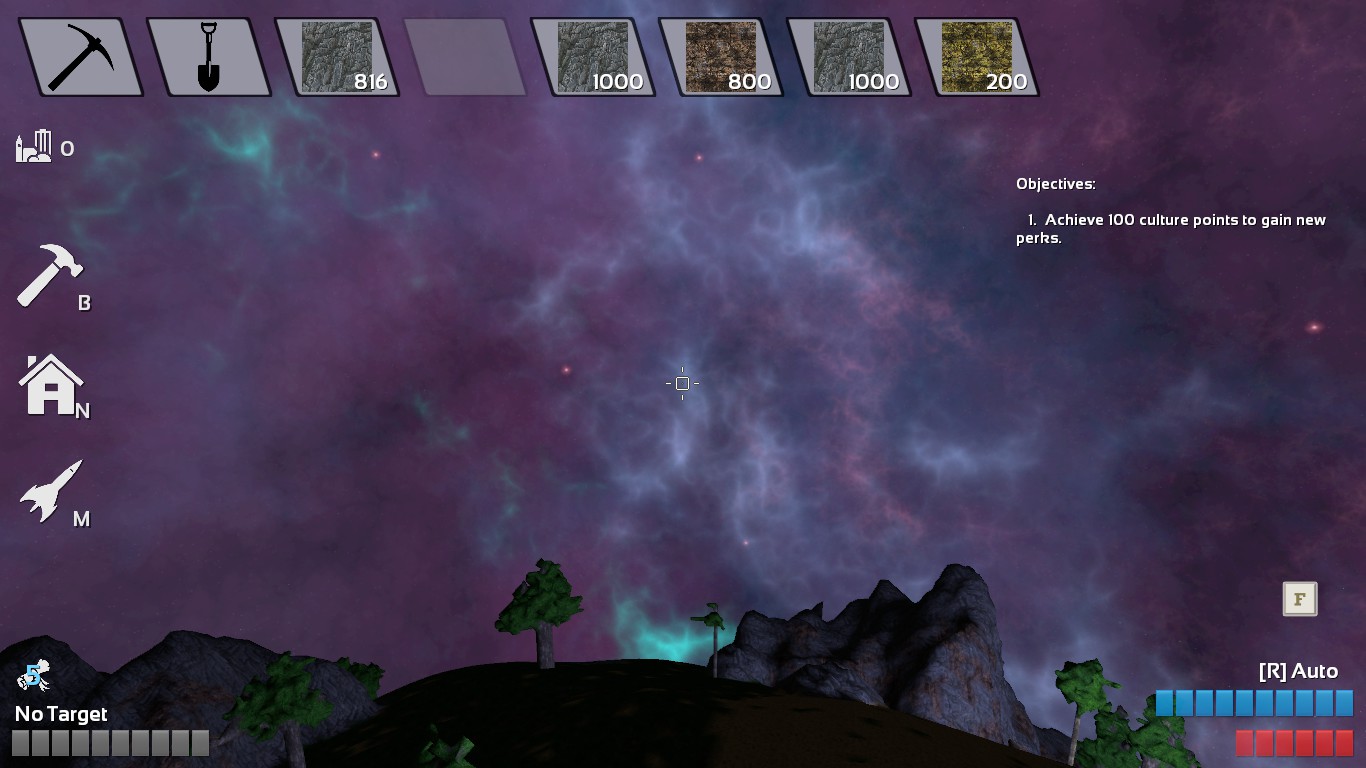
Task: Click the astronaut icon above No Target
Action: [x=33, y=677]
